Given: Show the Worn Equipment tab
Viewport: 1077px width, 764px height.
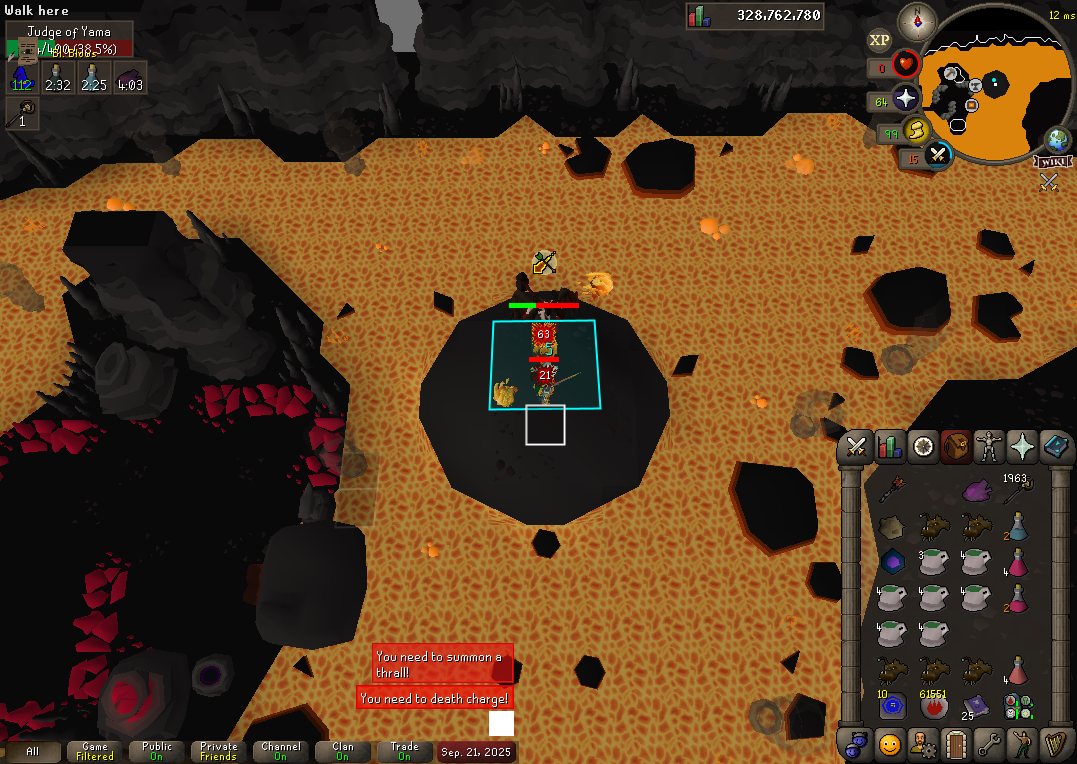Looking at the screenshot, I should 989,447.
